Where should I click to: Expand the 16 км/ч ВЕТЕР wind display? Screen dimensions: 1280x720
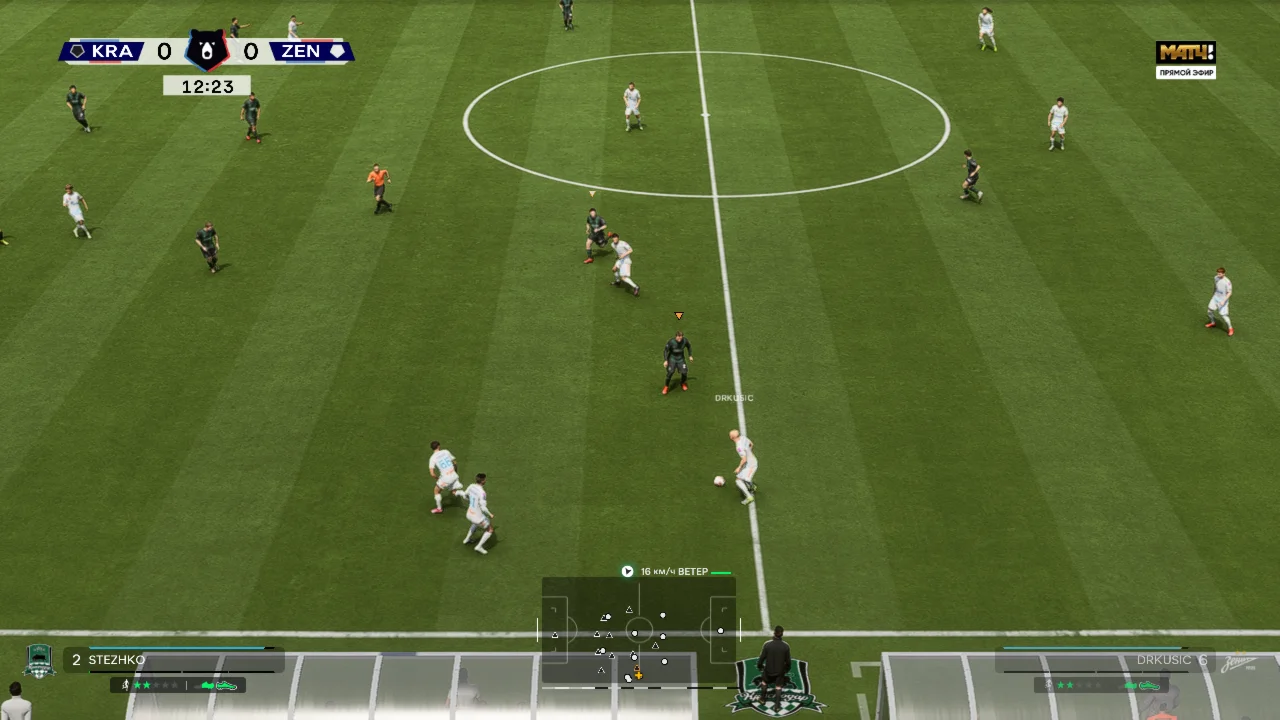coord(676,571)
